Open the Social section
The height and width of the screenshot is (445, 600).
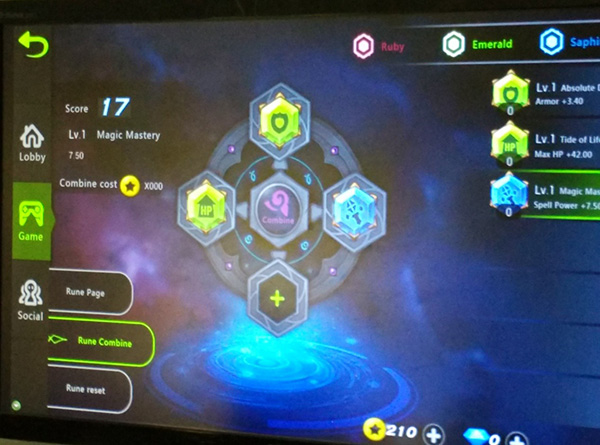30,300
